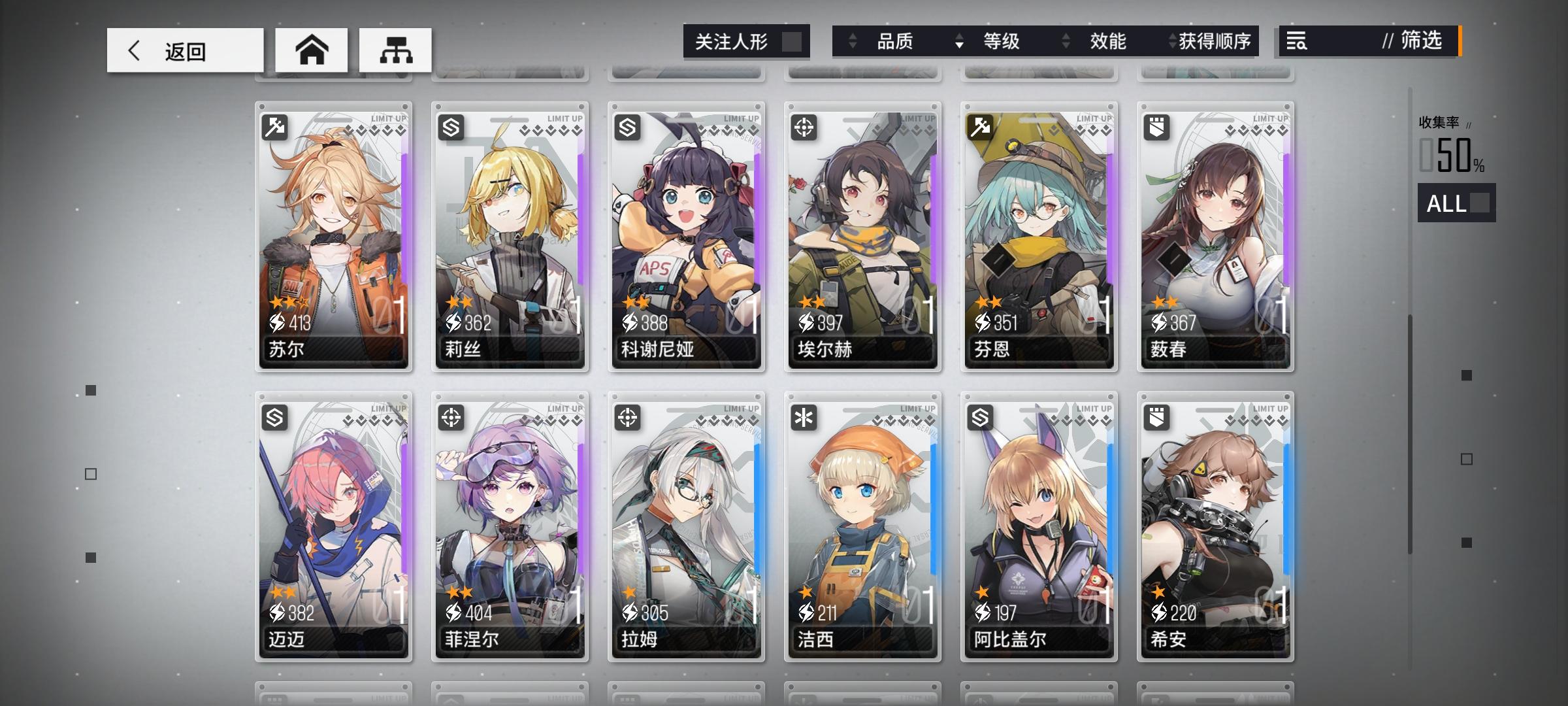Toggle the sort arrows next to 获得顺序

point(1170,42)
